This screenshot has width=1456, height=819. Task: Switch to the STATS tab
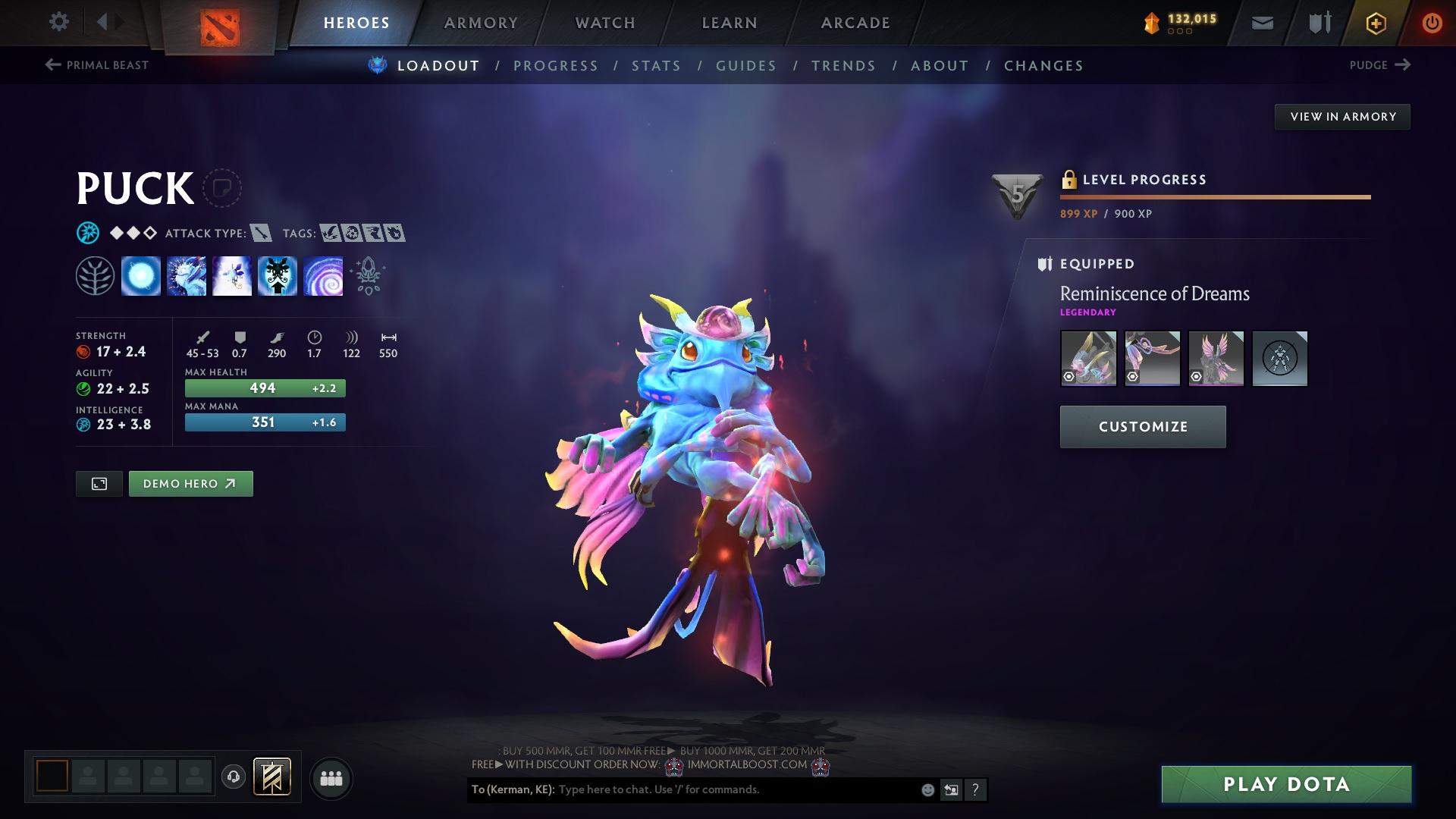coord(656,66)
